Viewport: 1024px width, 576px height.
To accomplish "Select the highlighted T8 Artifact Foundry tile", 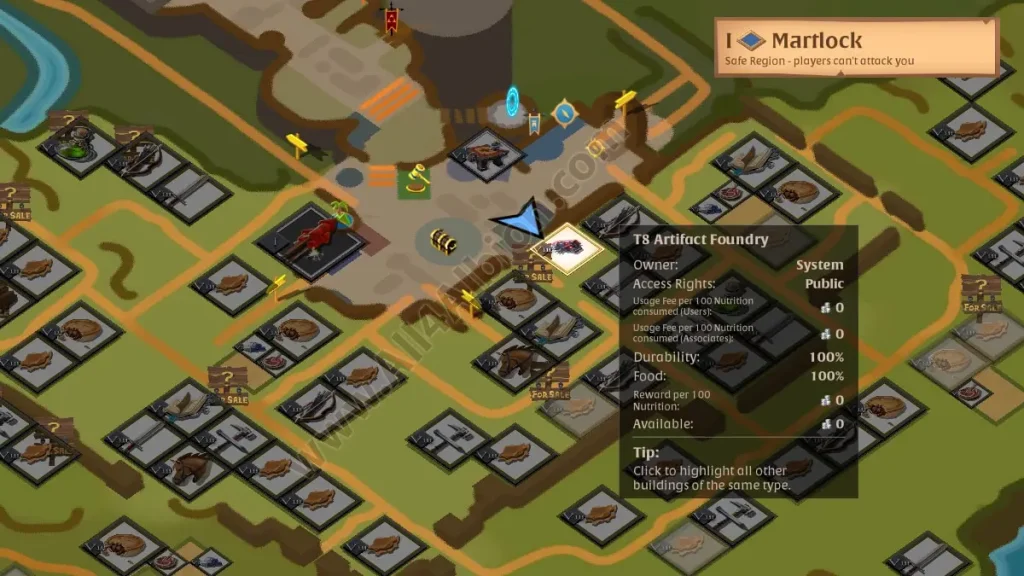I will coord(566,249).
